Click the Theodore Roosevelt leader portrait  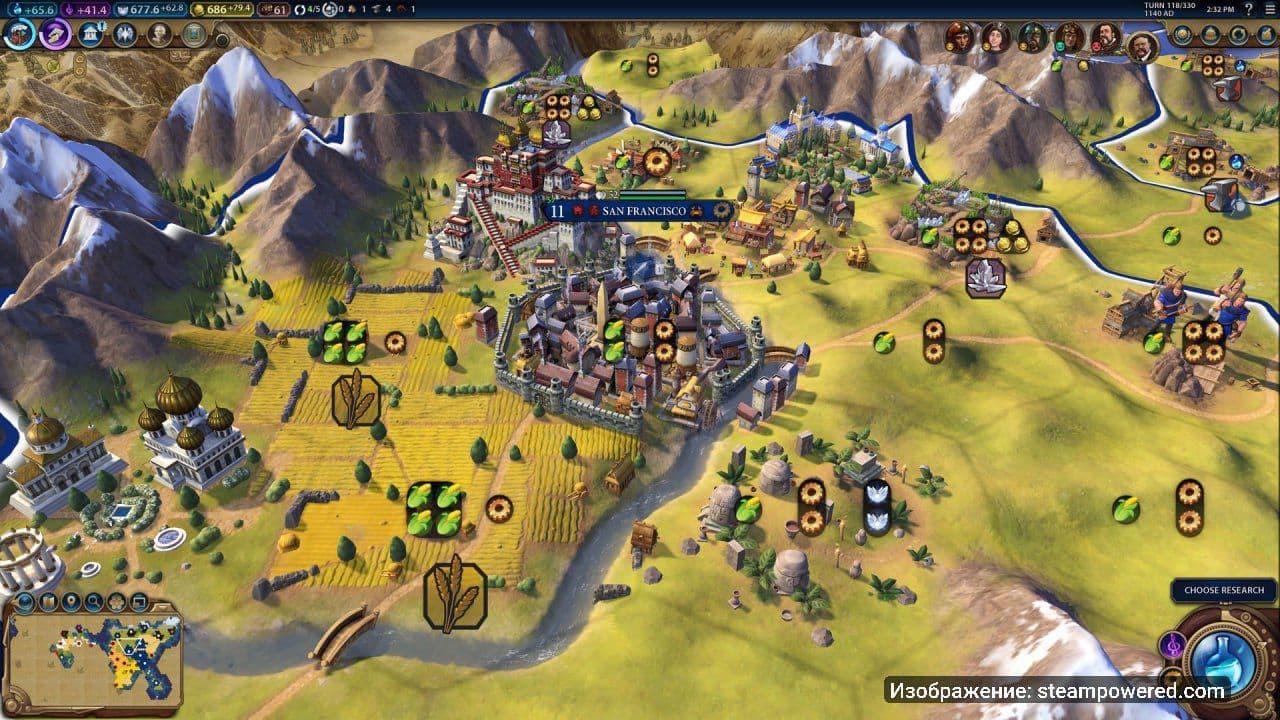pos(1142,46)
